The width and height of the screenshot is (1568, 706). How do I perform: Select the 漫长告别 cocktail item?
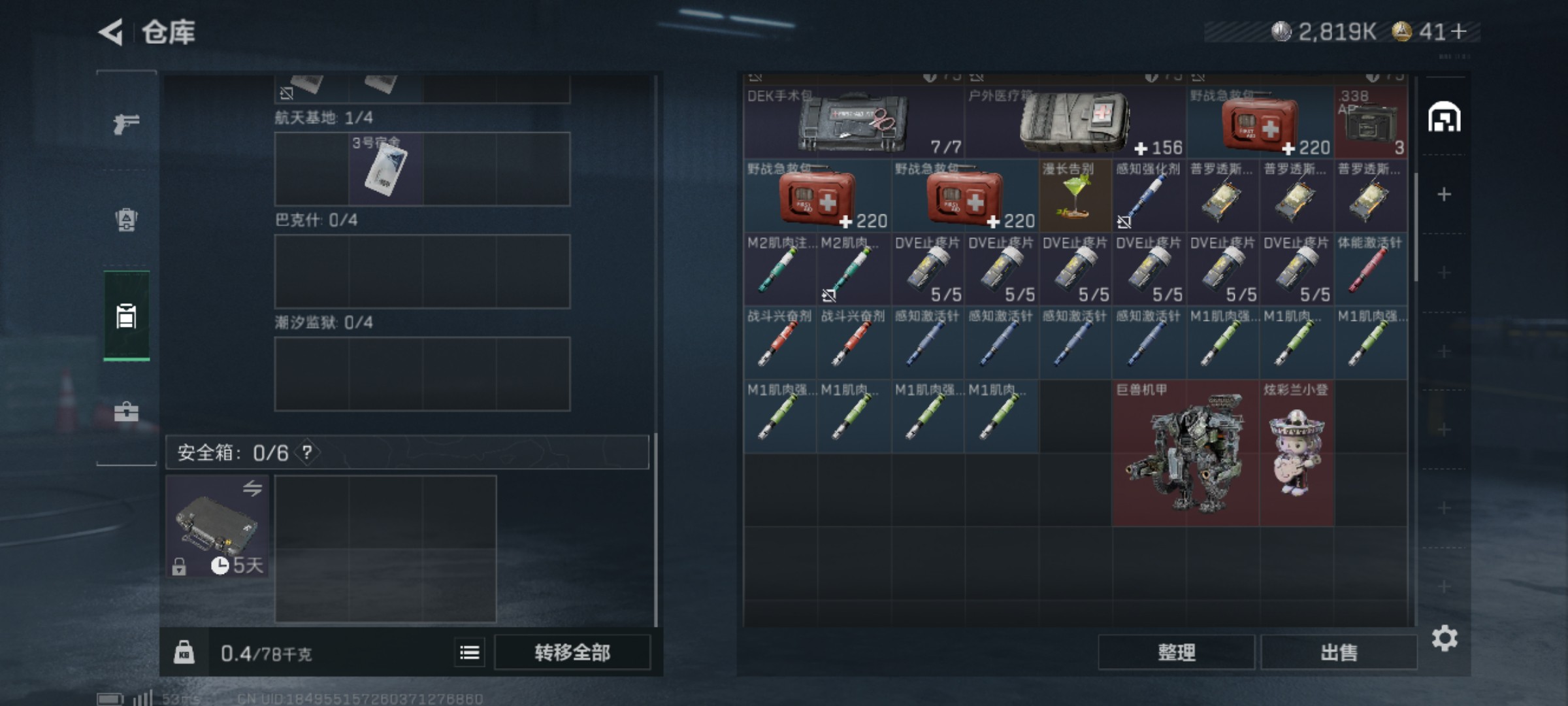(1075, 196)
